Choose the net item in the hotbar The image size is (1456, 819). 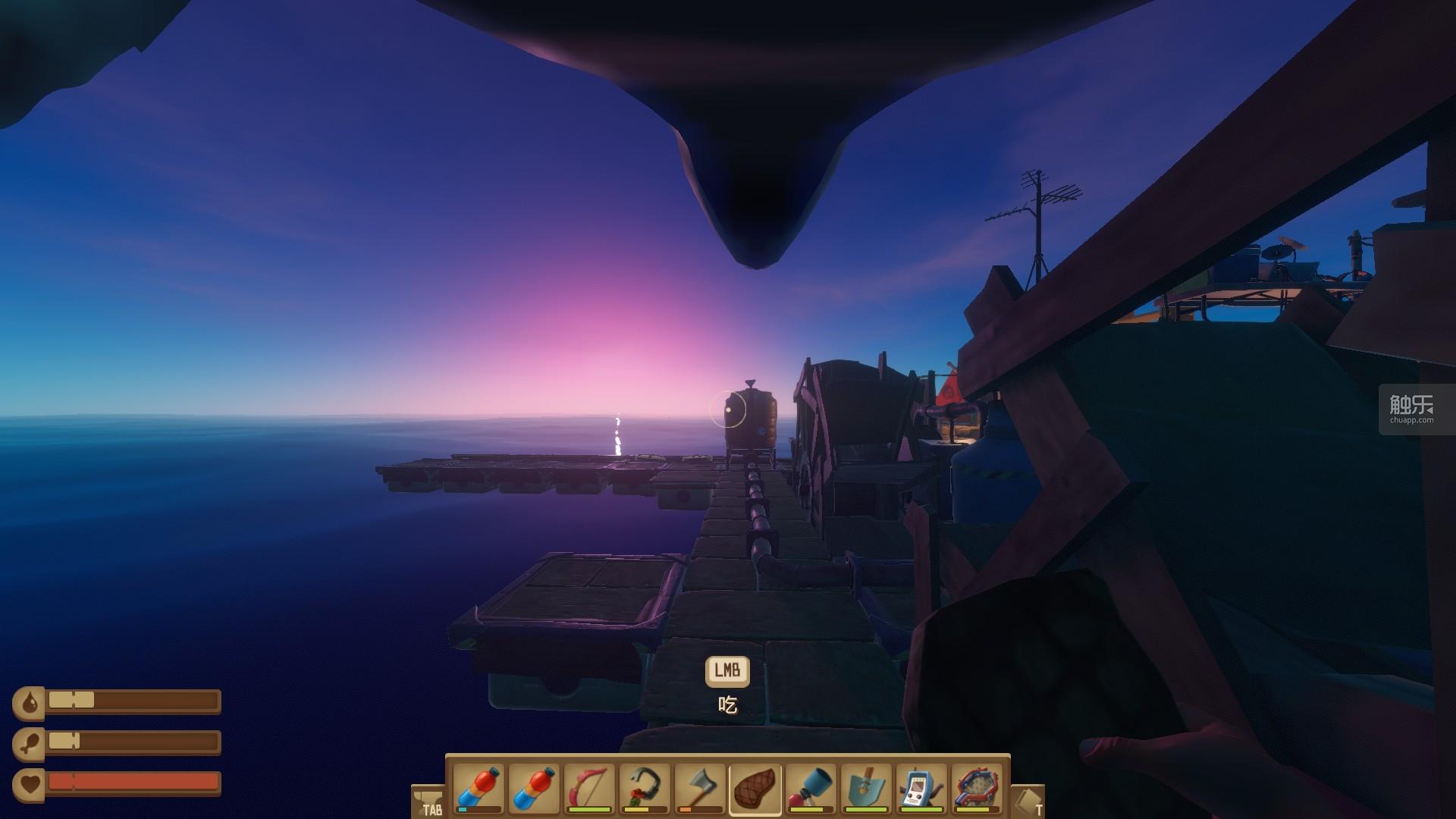tap(977, 788)
